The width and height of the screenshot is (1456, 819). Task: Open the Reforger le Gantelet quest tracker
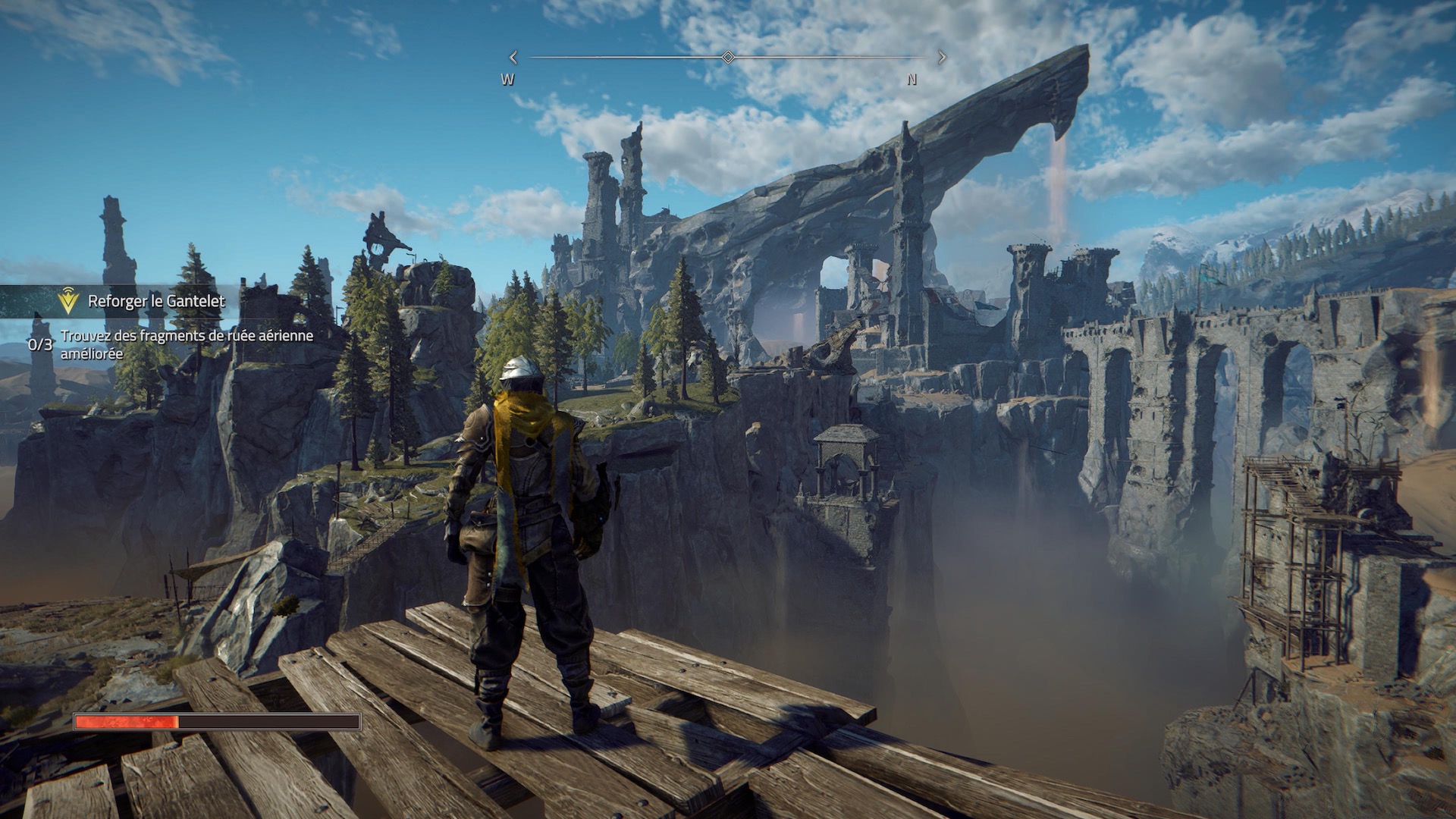tap(156, 301)
